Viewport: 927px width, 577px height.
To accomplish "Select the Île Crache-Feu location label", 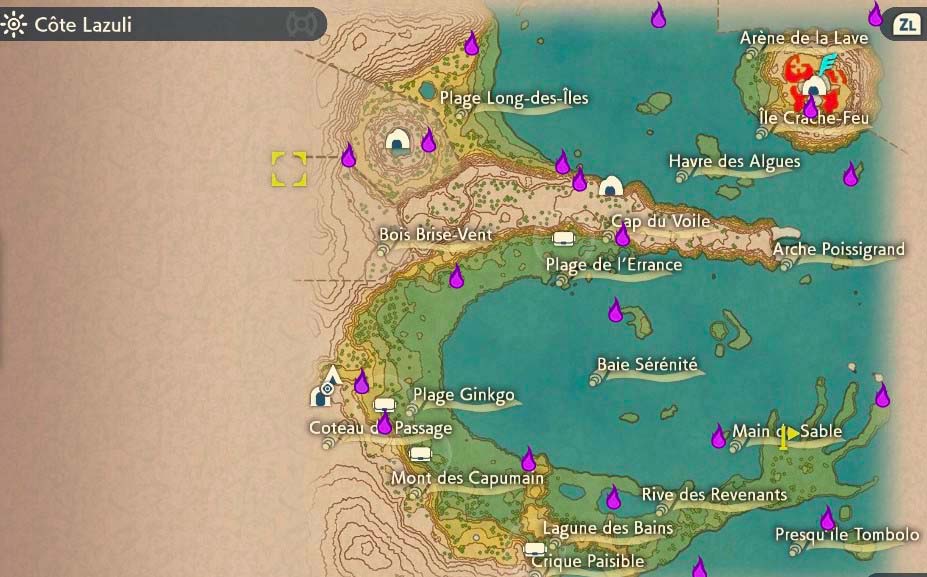I will (x=814, y=118).
